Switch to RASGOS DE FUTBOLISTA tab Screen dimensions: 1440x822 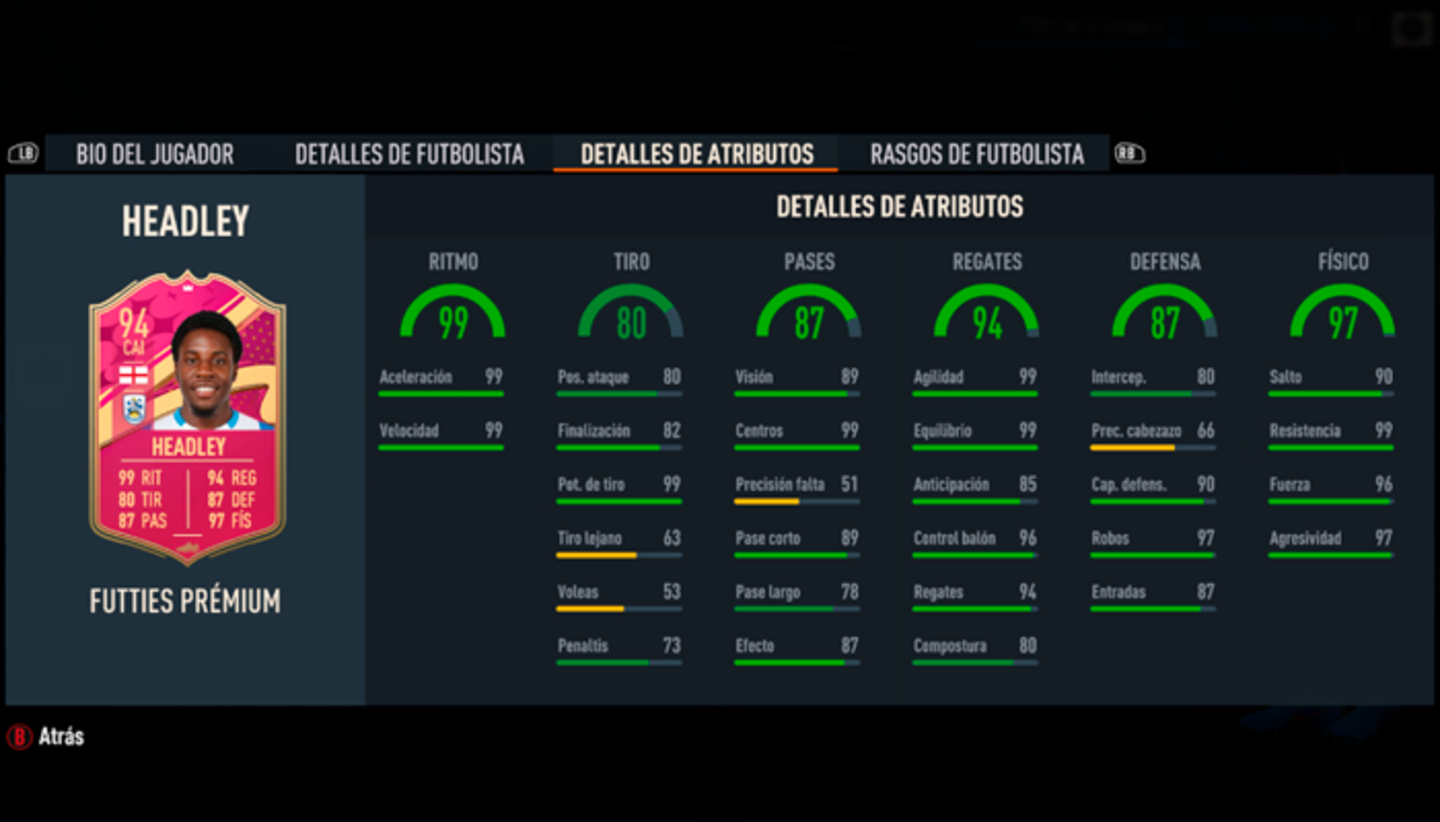977,154
